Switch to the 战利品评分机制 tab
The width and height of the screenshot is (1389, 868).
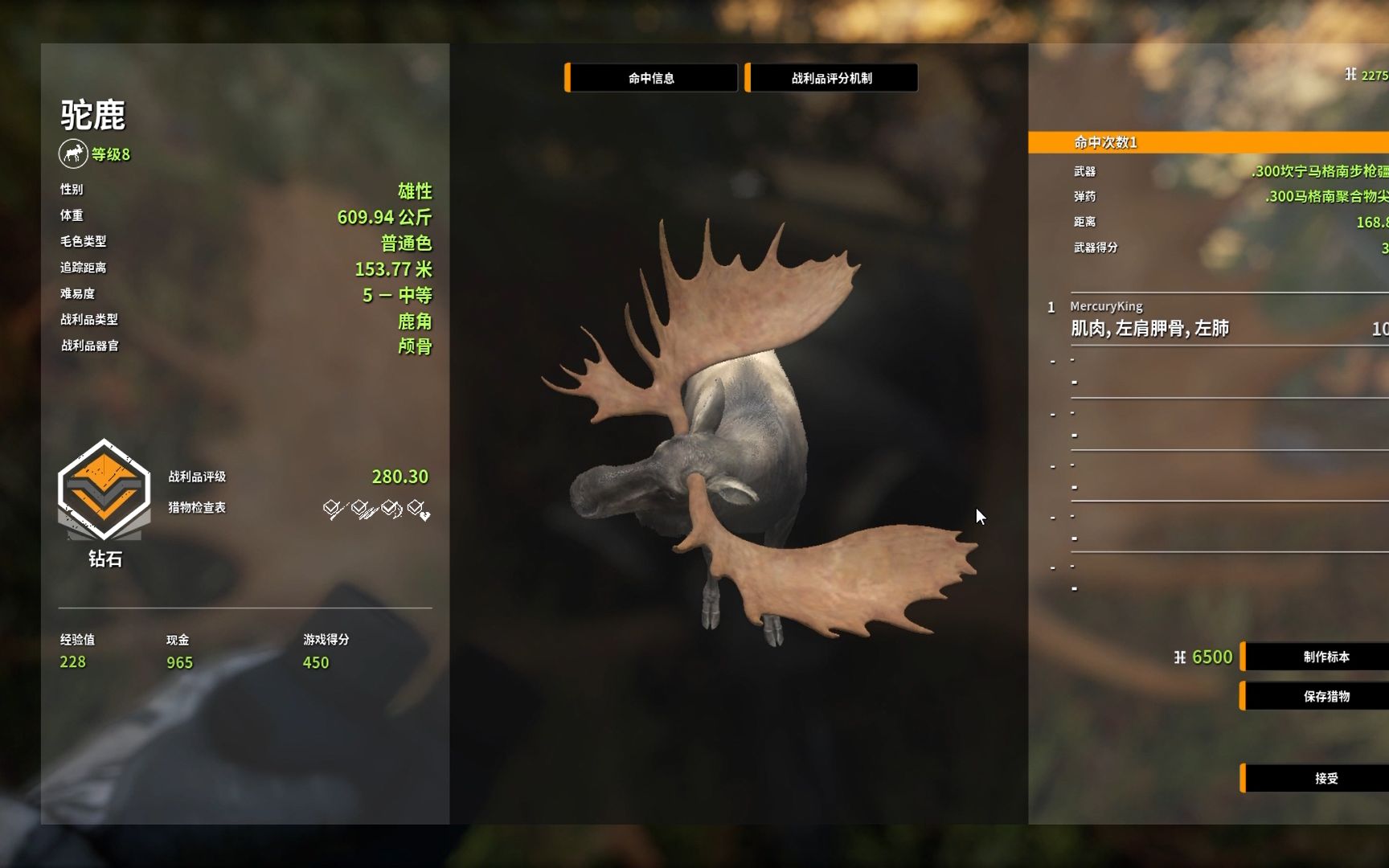(x=831, y=78)
